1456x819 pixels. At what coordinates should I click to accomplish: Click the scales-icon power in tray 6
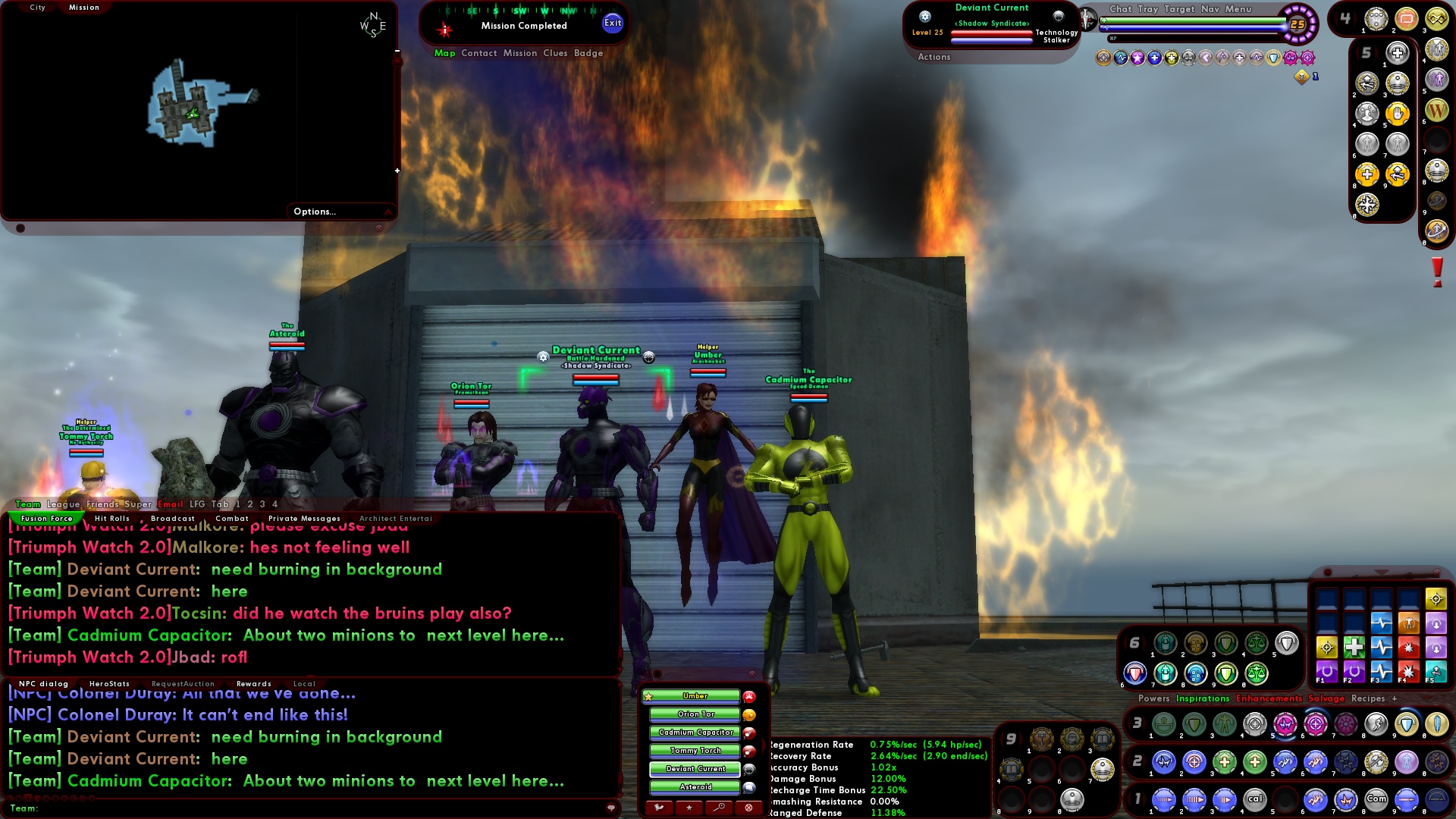click(1257, 643)
